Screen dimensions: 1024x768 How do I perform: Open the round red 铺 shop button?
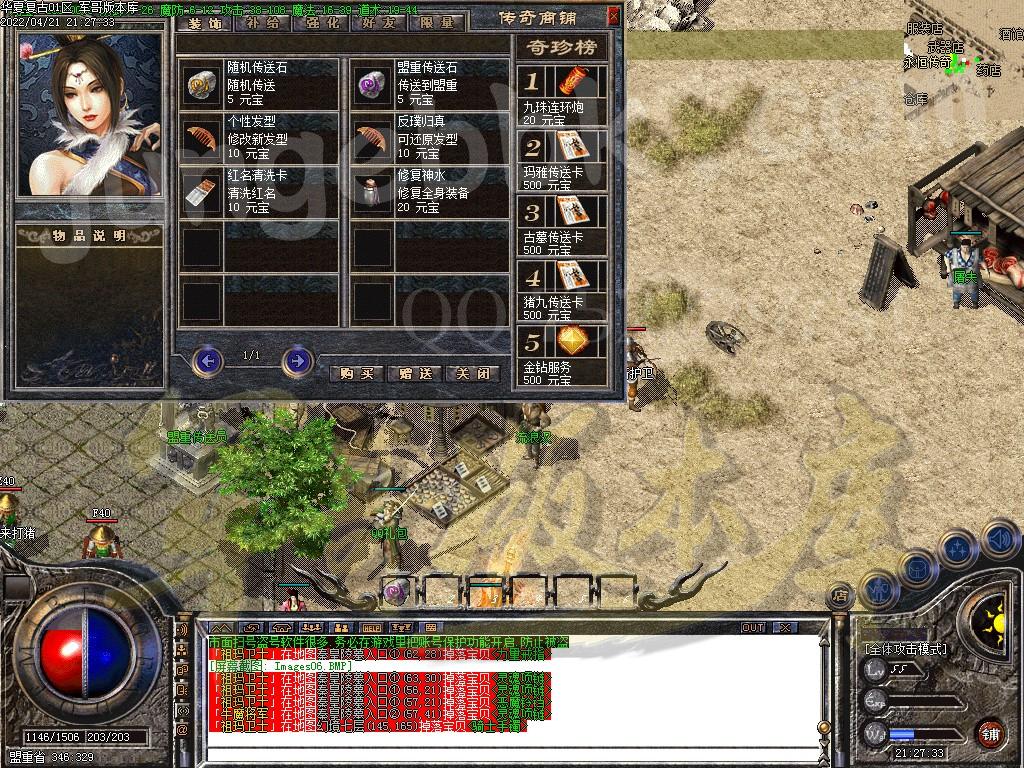pos(990,733)
